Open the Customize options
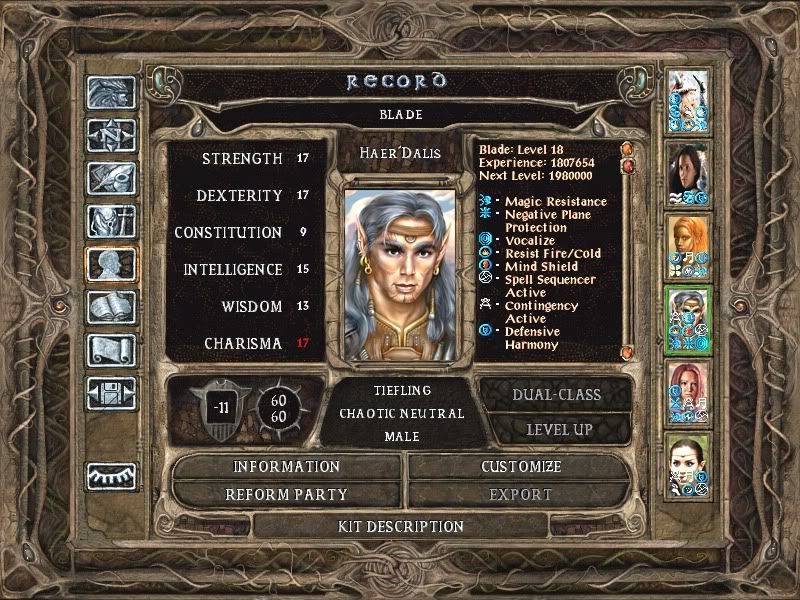The height and width of the screenshot is (600, 800). pos(521,467)
